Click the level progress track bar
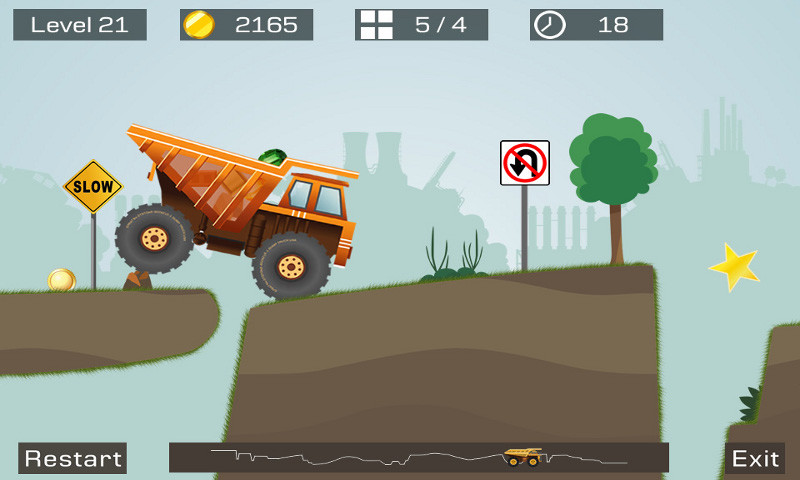 click(418, 457)
